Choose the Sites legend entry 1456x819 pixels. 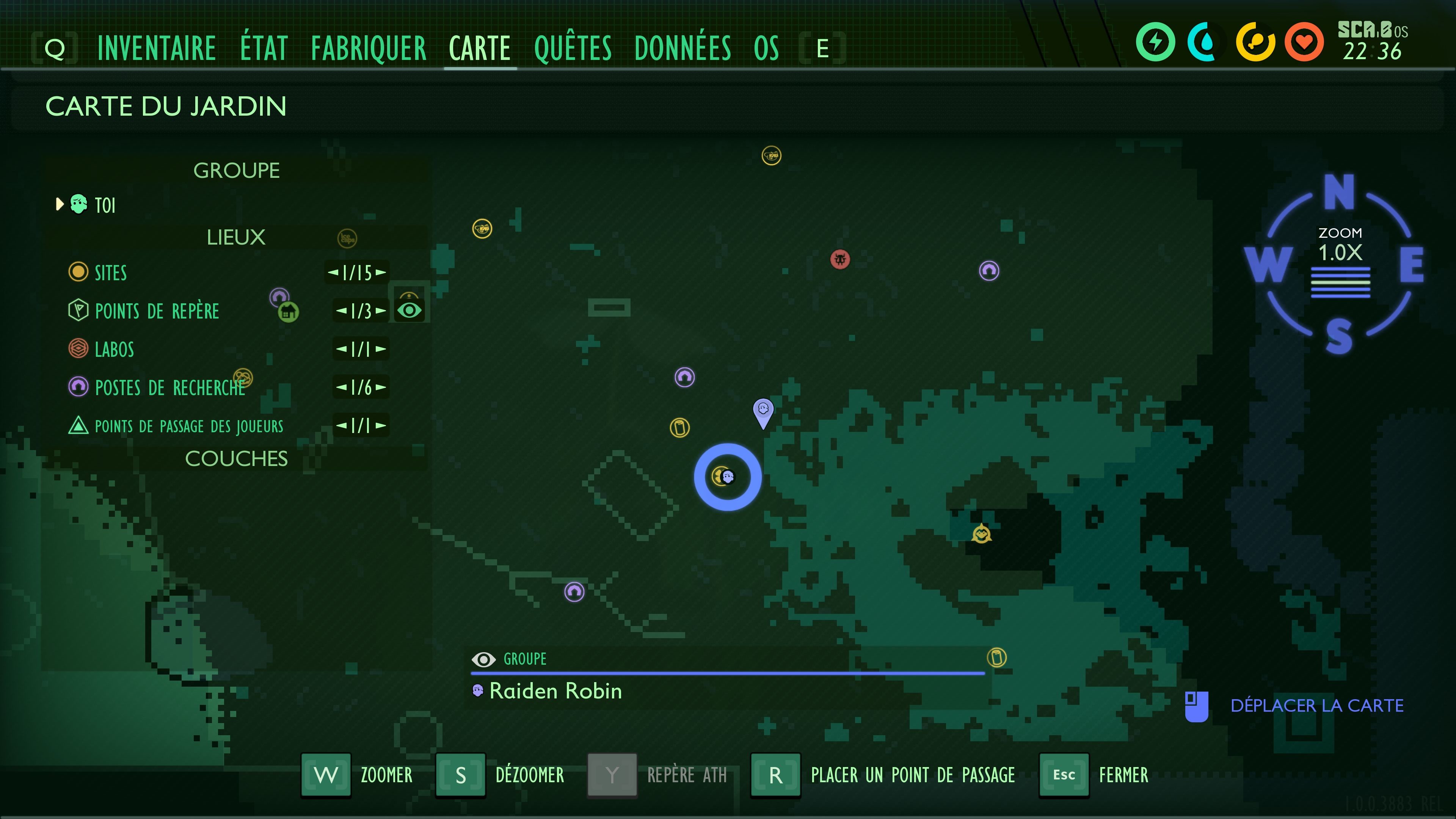[110, 273]
